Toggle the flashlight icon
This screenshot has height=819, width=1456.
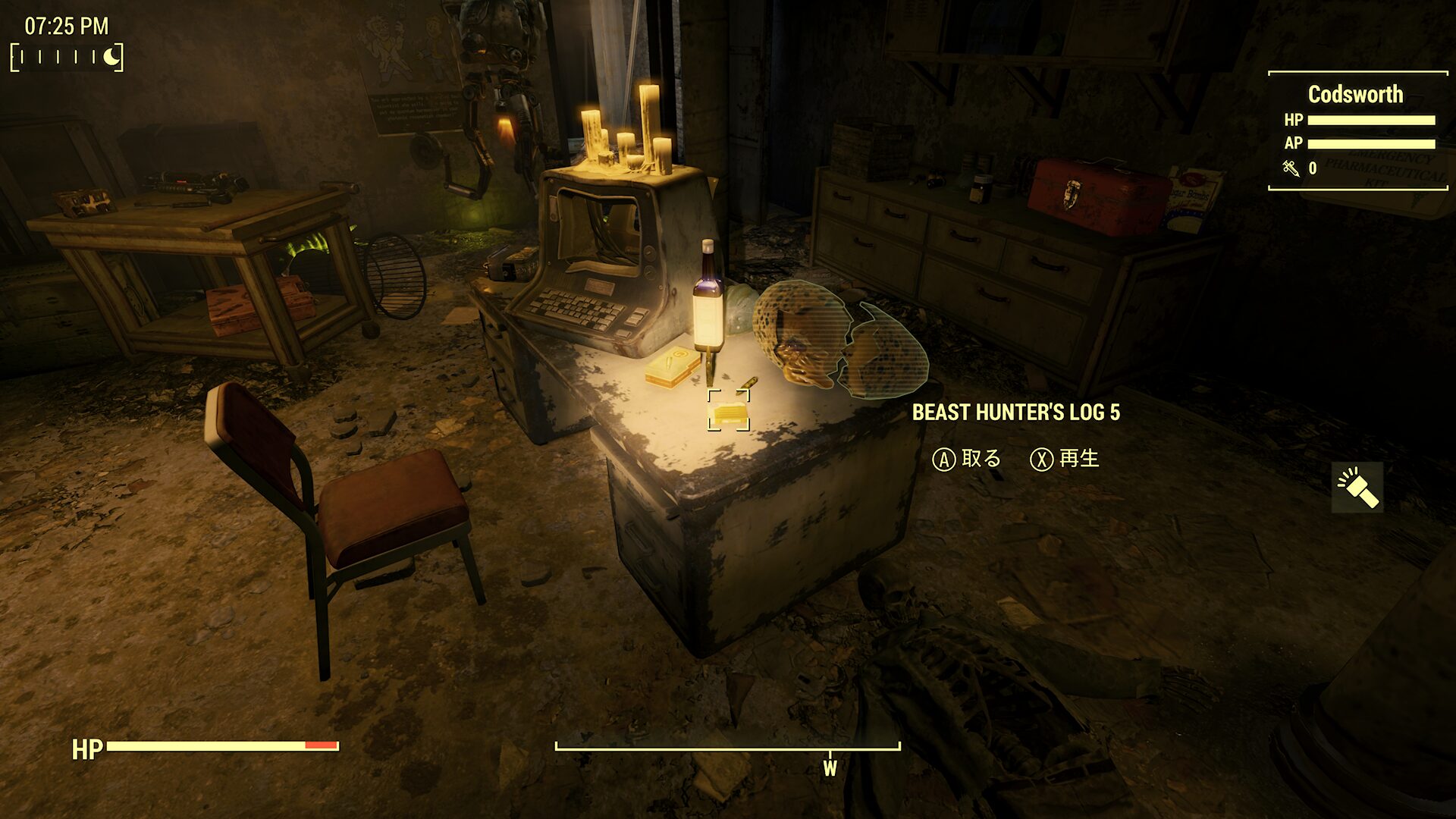click(1357, 488)
